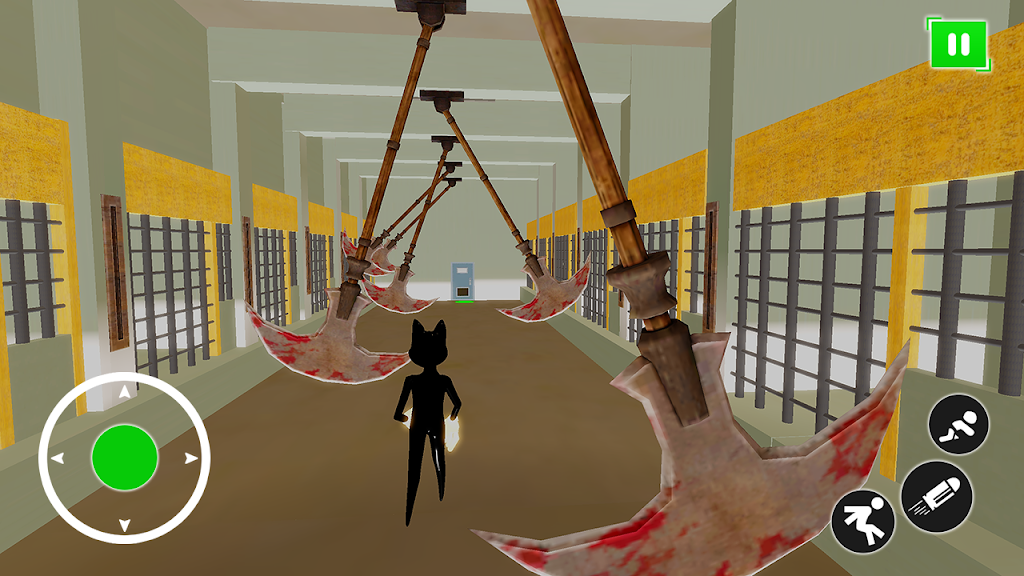Fire using the bullet icon button
The height and width of the screenshot is (576, 1024).
click(937, 496)
